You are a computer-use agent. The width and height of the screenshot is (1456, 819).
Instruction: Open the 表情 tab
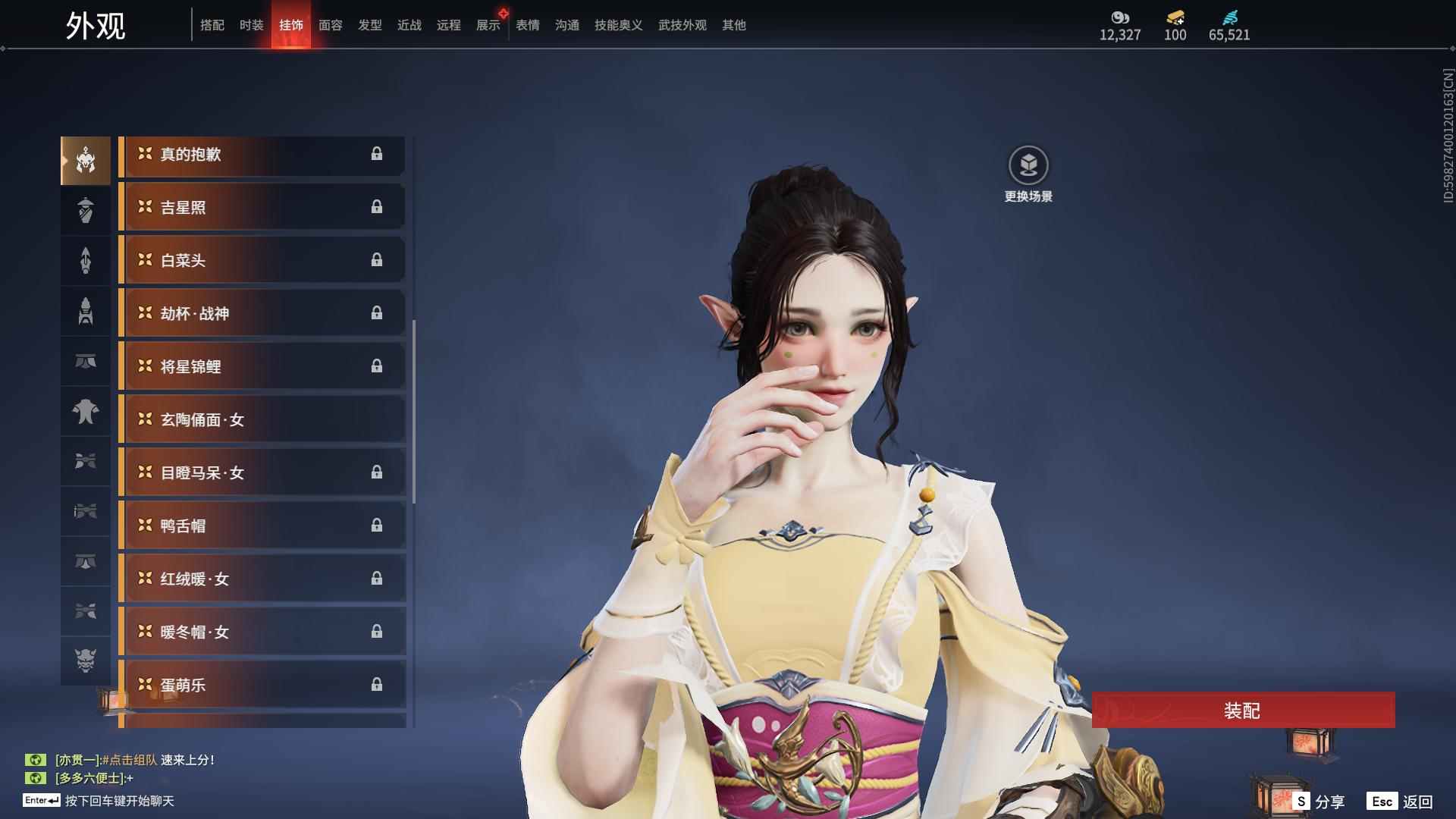[527, 25]
